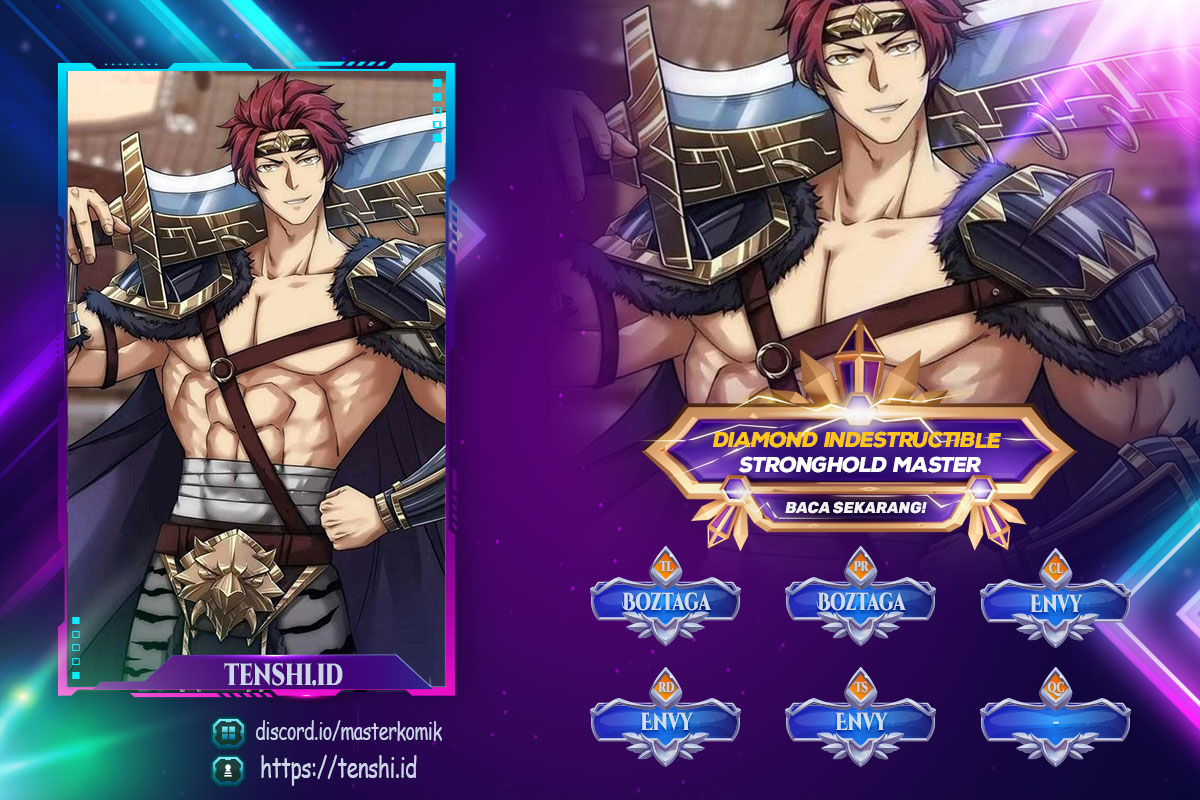
Task: Click the Diamond Indestructible Stronghold Master title banner
Action: [x=855, y=452]
